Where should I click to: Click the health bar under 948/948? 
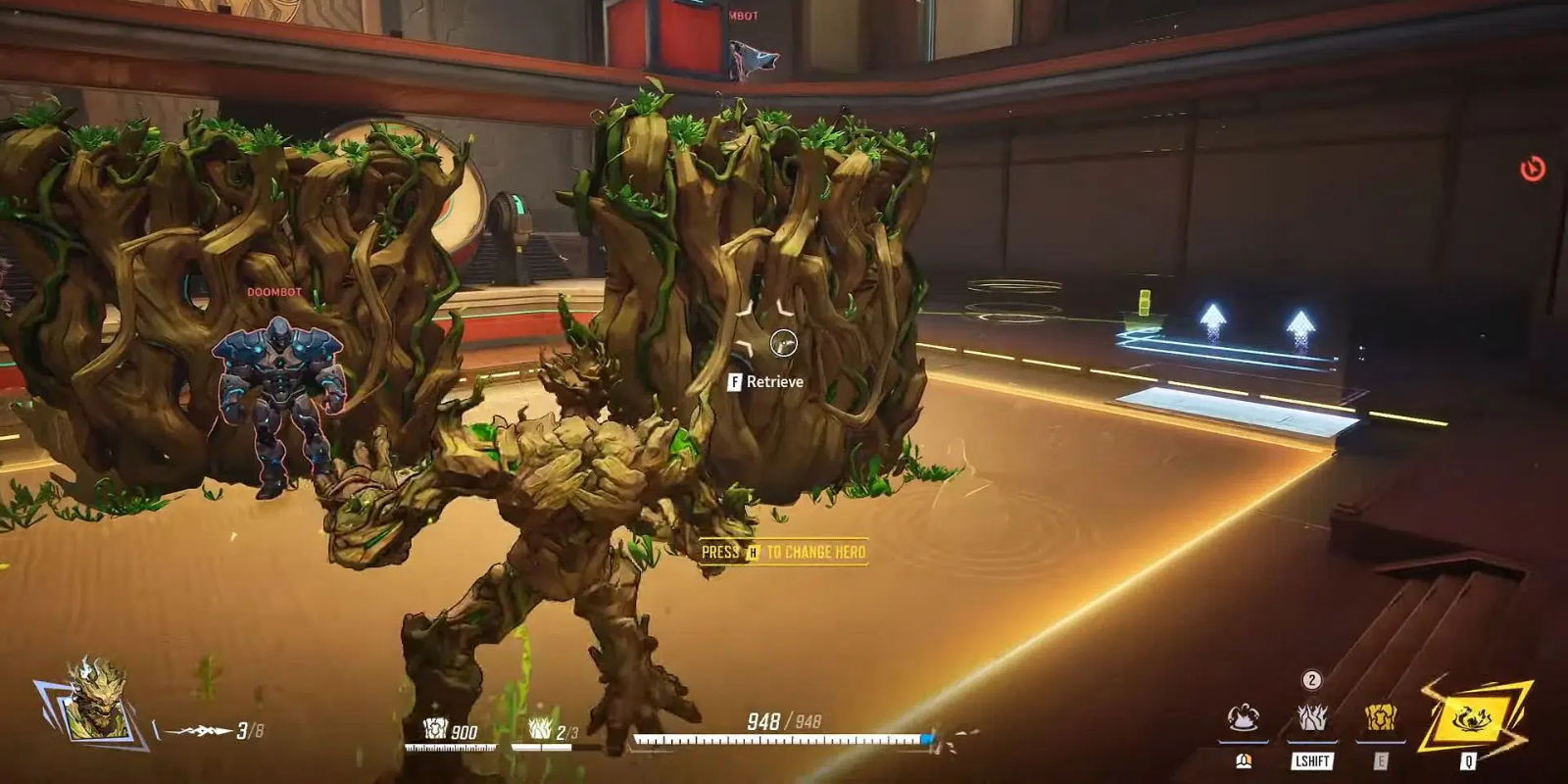(784, 740)
